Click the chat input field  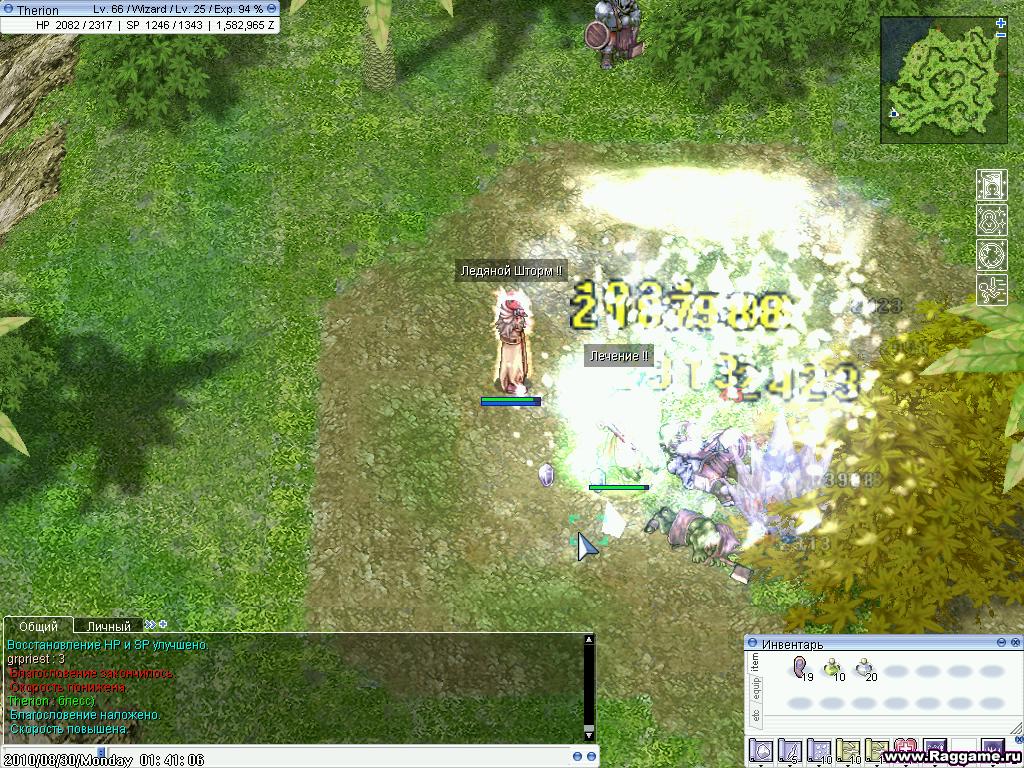[x=380, y=759]
